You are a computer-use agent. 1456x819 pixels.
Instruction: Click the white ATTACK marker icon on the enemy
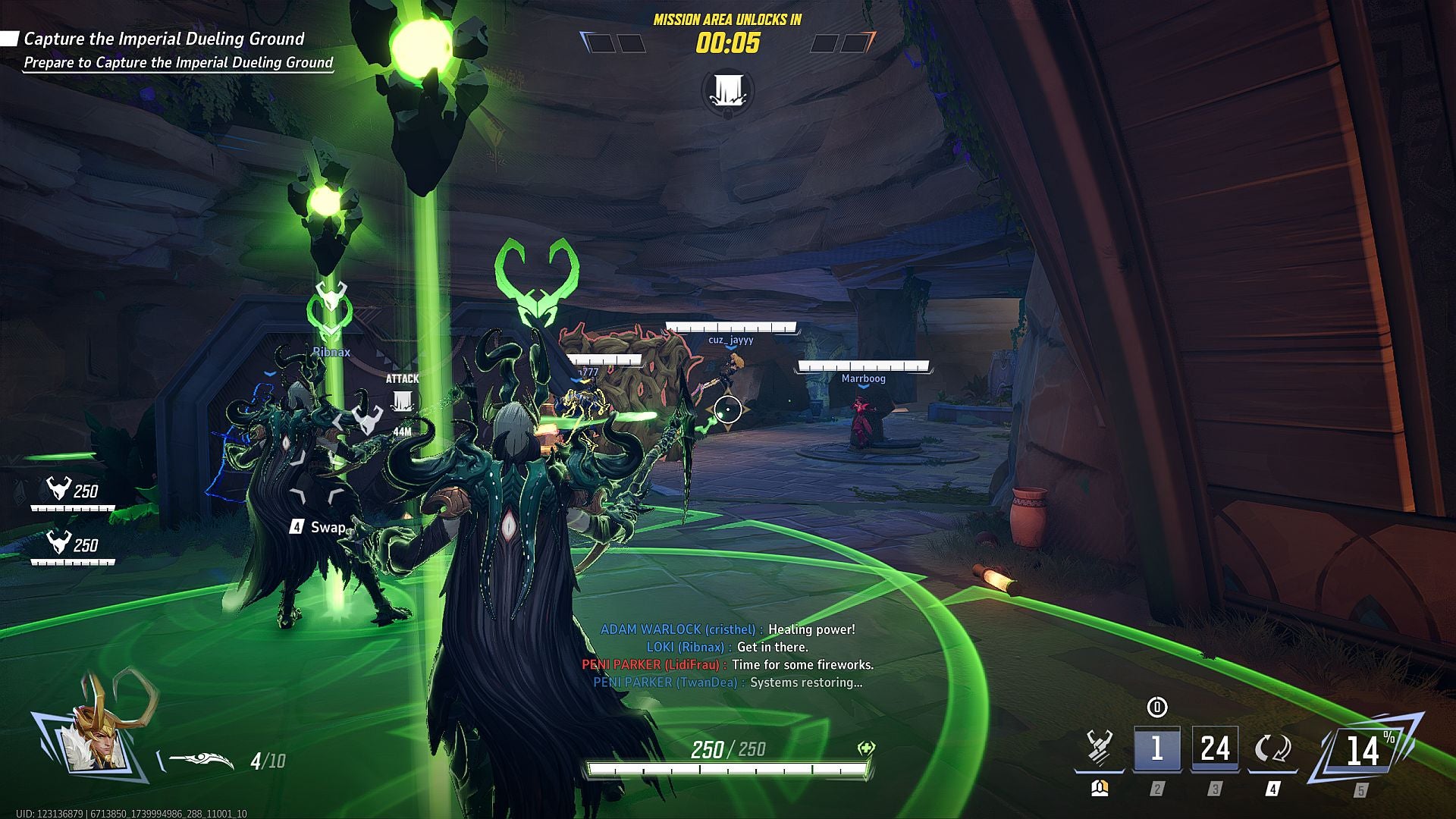(402, 399)
